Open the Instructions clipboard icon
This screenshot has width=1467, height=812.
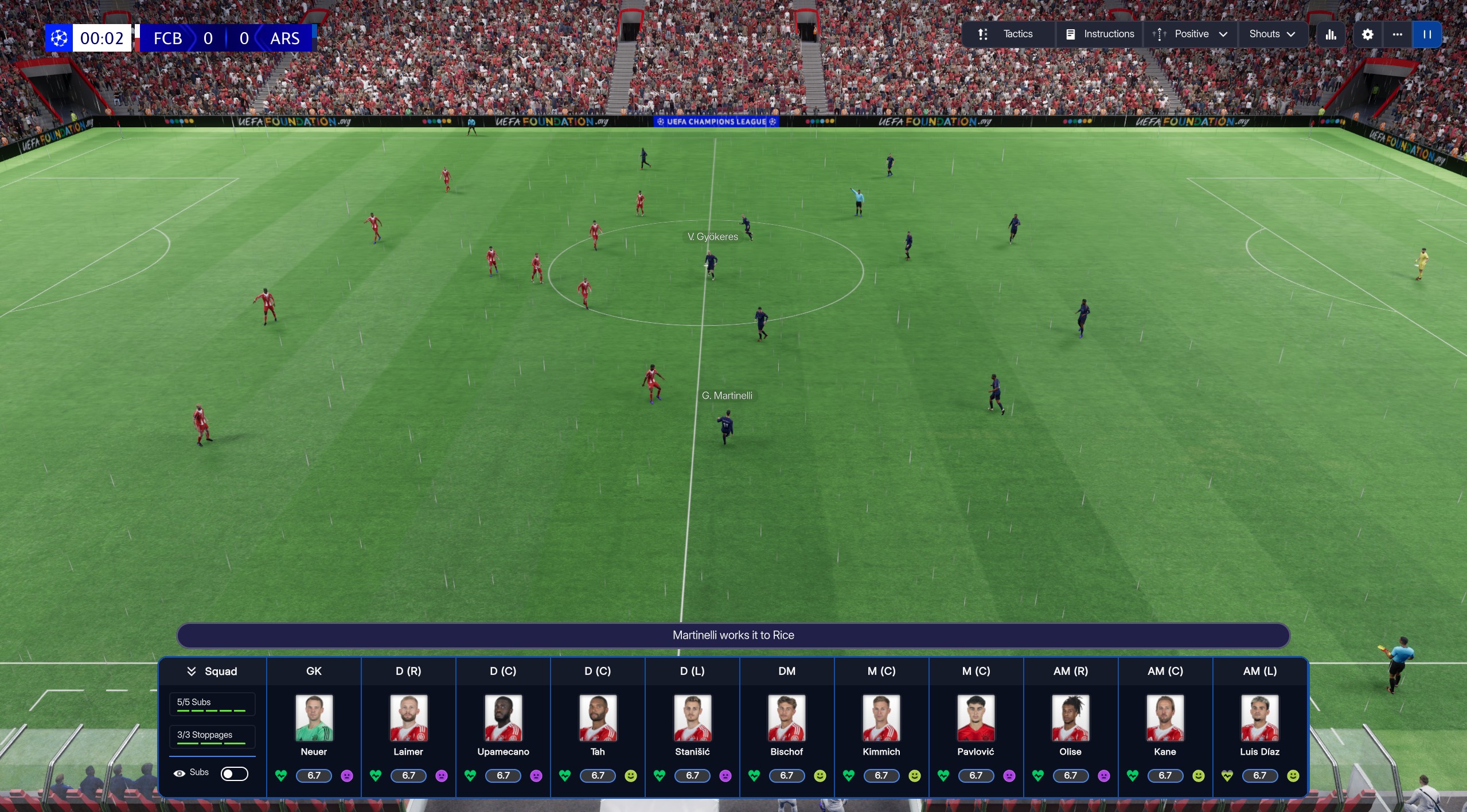click(x=1070, y=34)
